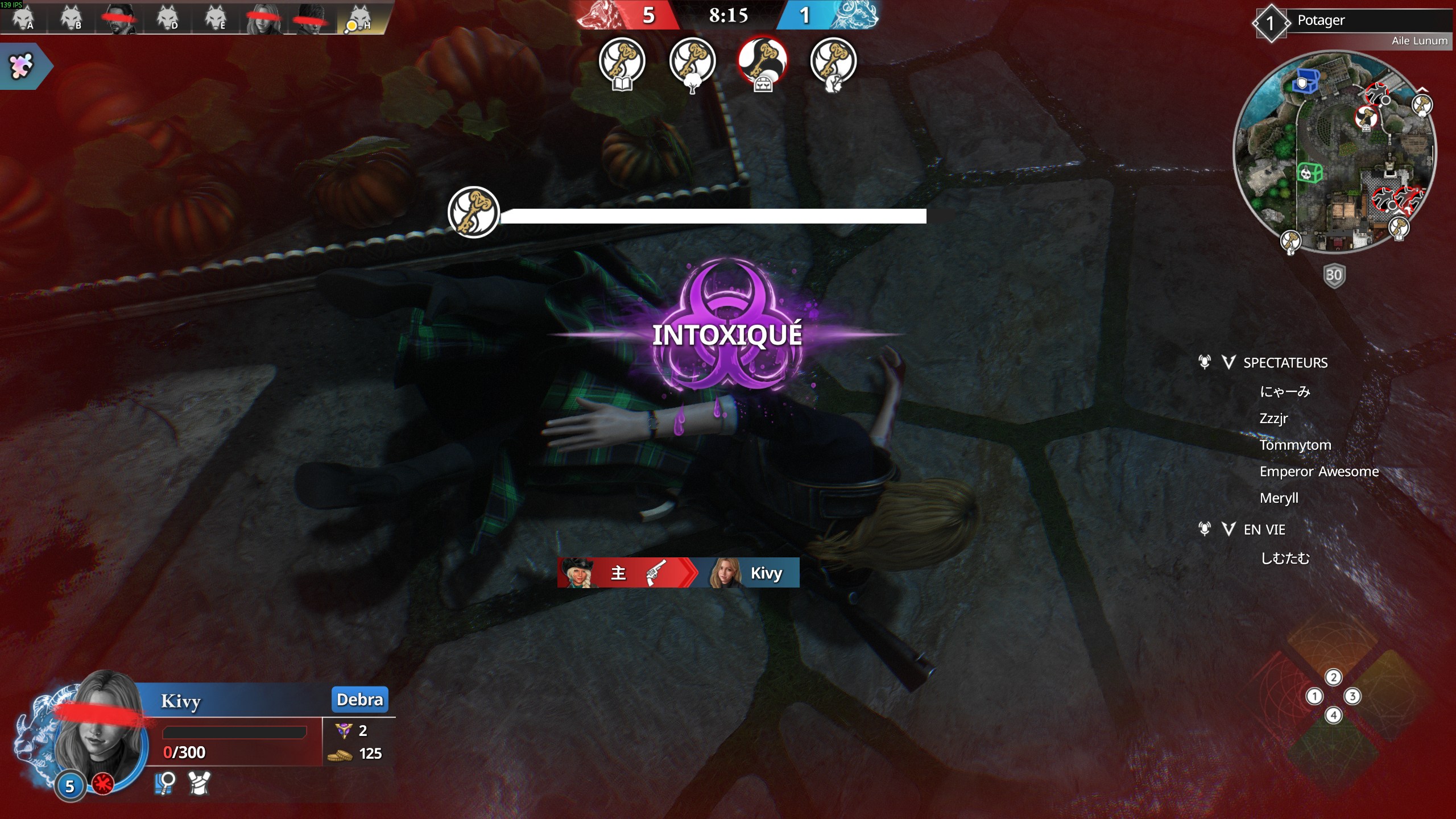Click the green skull chest minimap marker
The width and height of the screenshot is (1456, 819).
[x=1309, y=172]
